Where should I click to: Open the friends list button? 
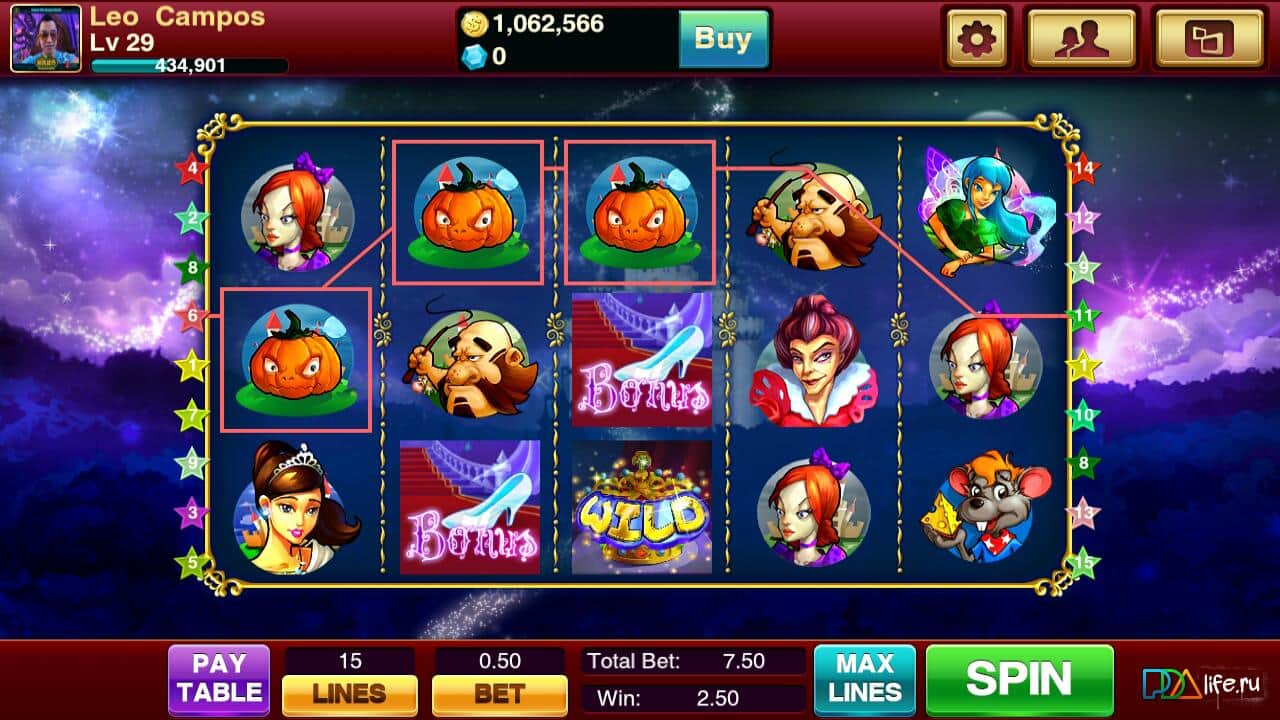[1081, 39]
